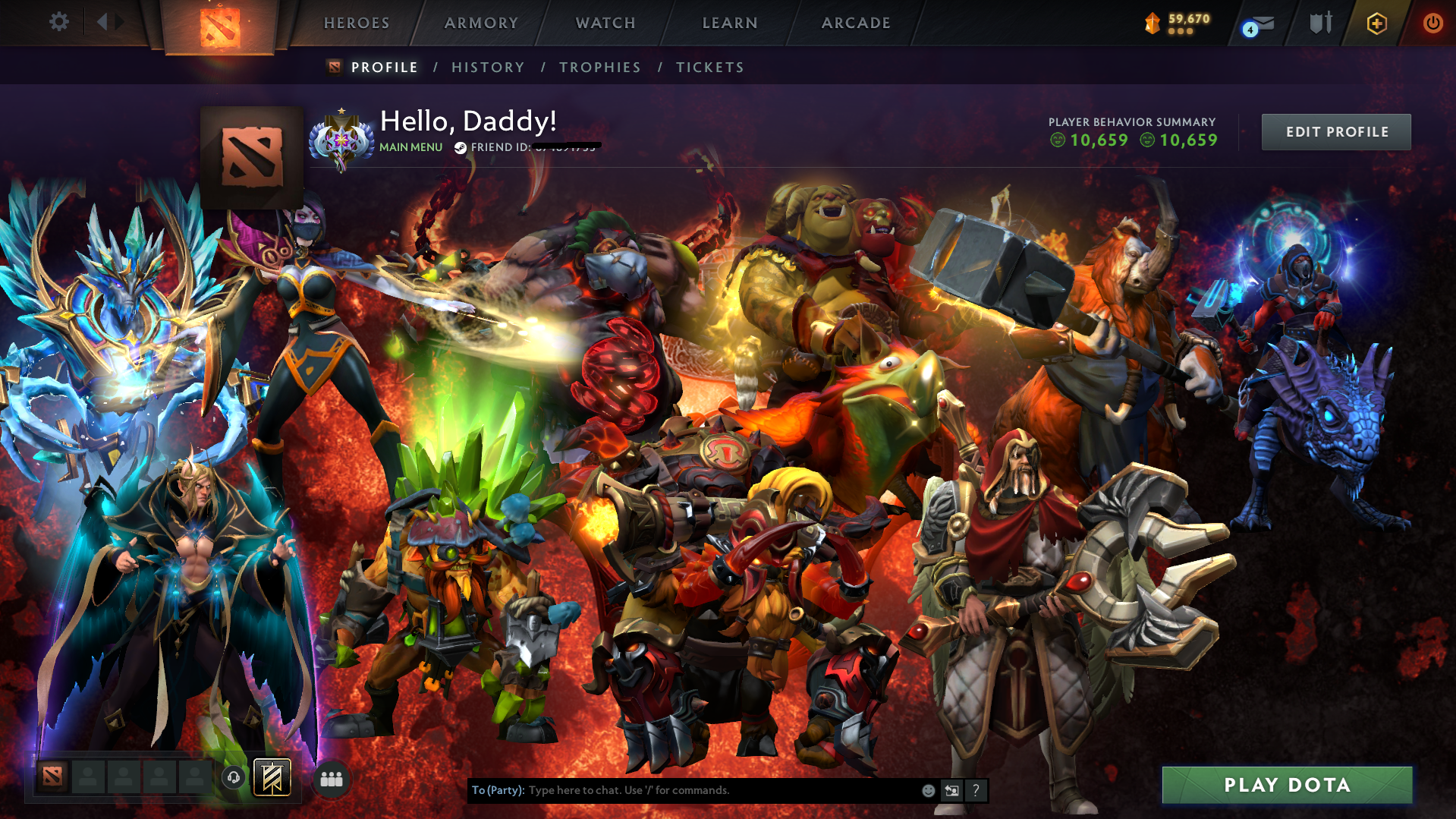Click the party chat input field
Screen dimensions: 1456x819
[683, 789]
